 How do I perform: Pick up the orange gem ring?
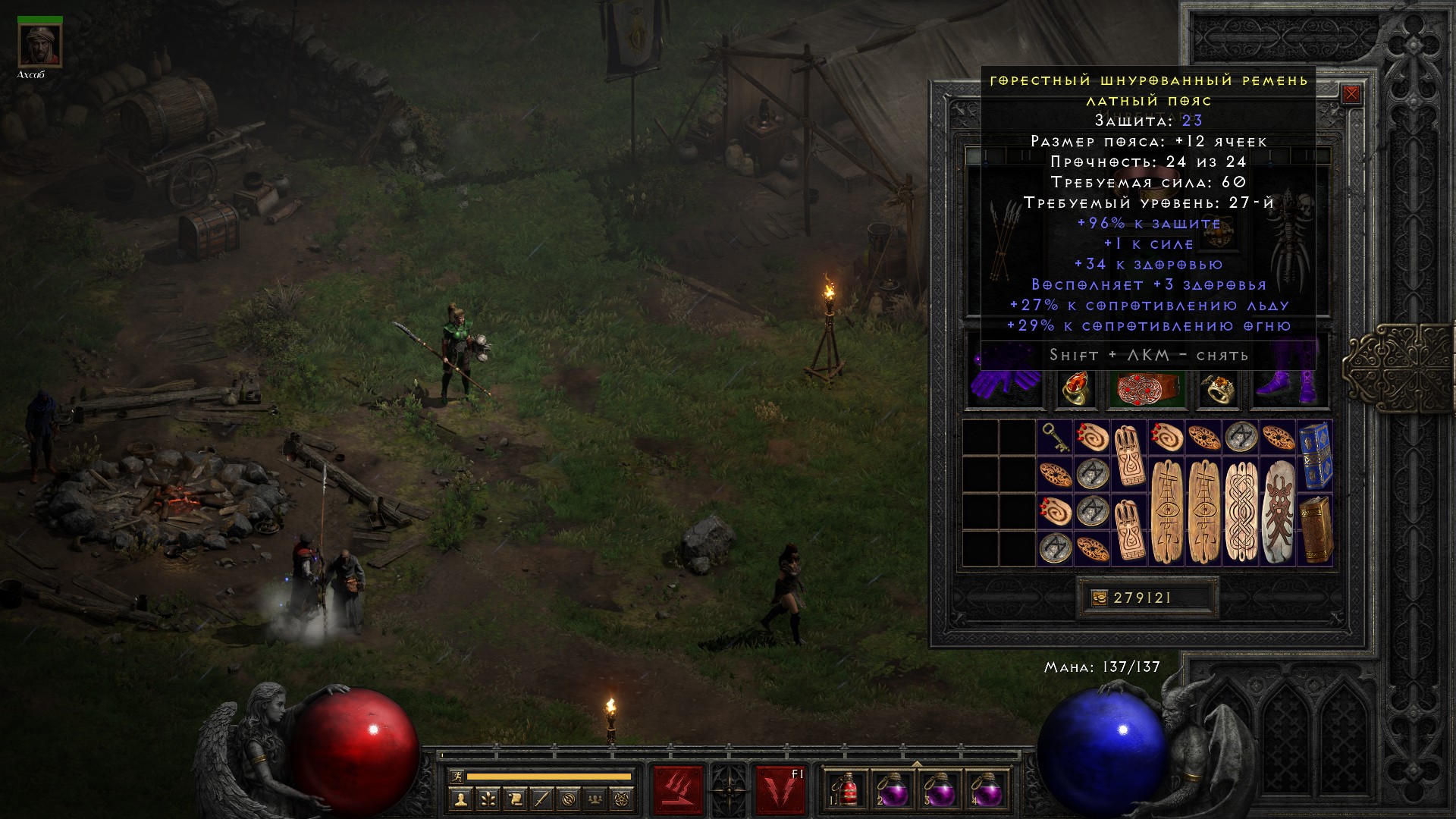[x=1219, y=388]
